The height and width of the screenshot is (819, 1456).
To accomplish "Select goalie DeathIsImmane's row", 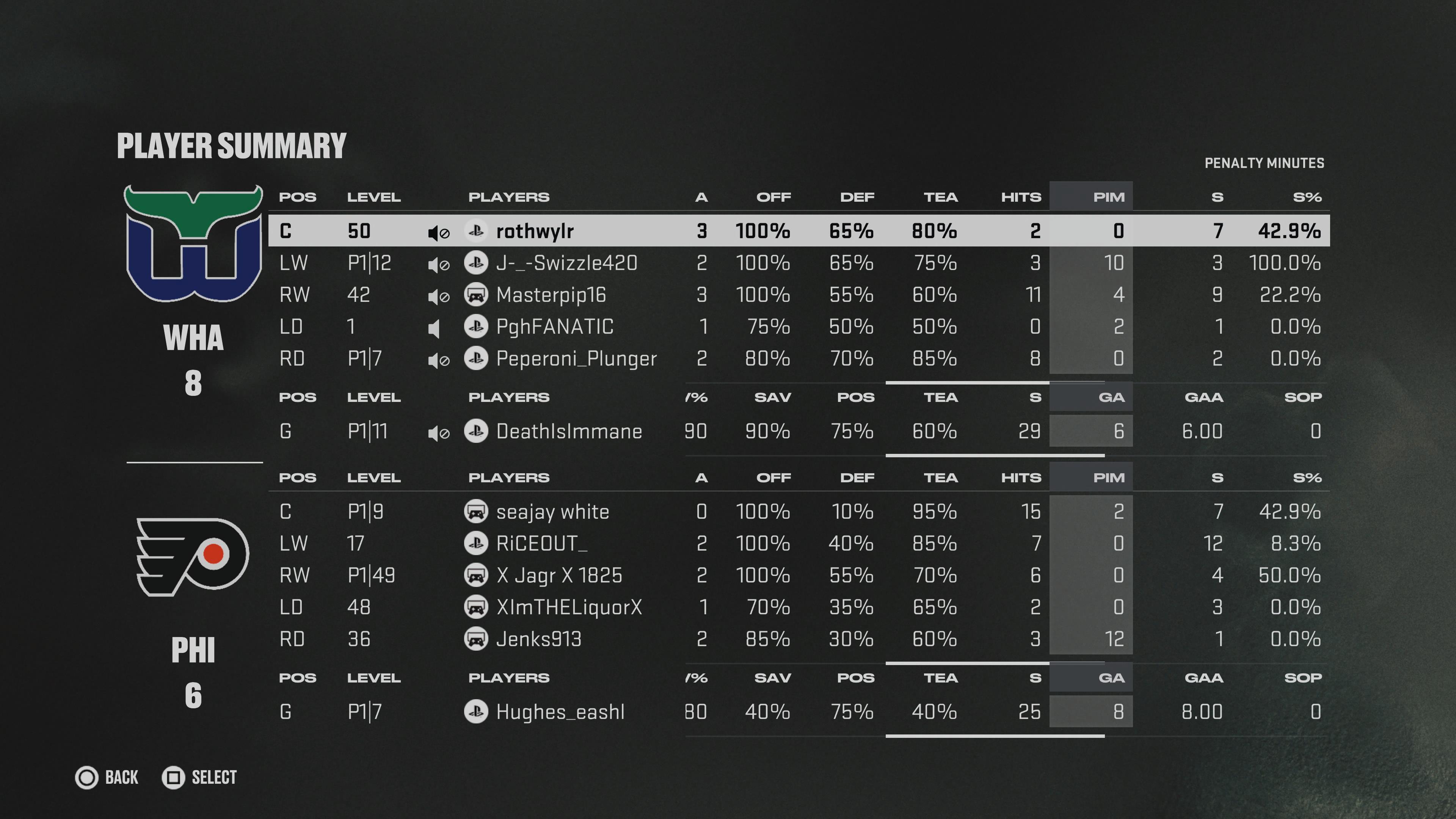I will [x=569, y=431].
